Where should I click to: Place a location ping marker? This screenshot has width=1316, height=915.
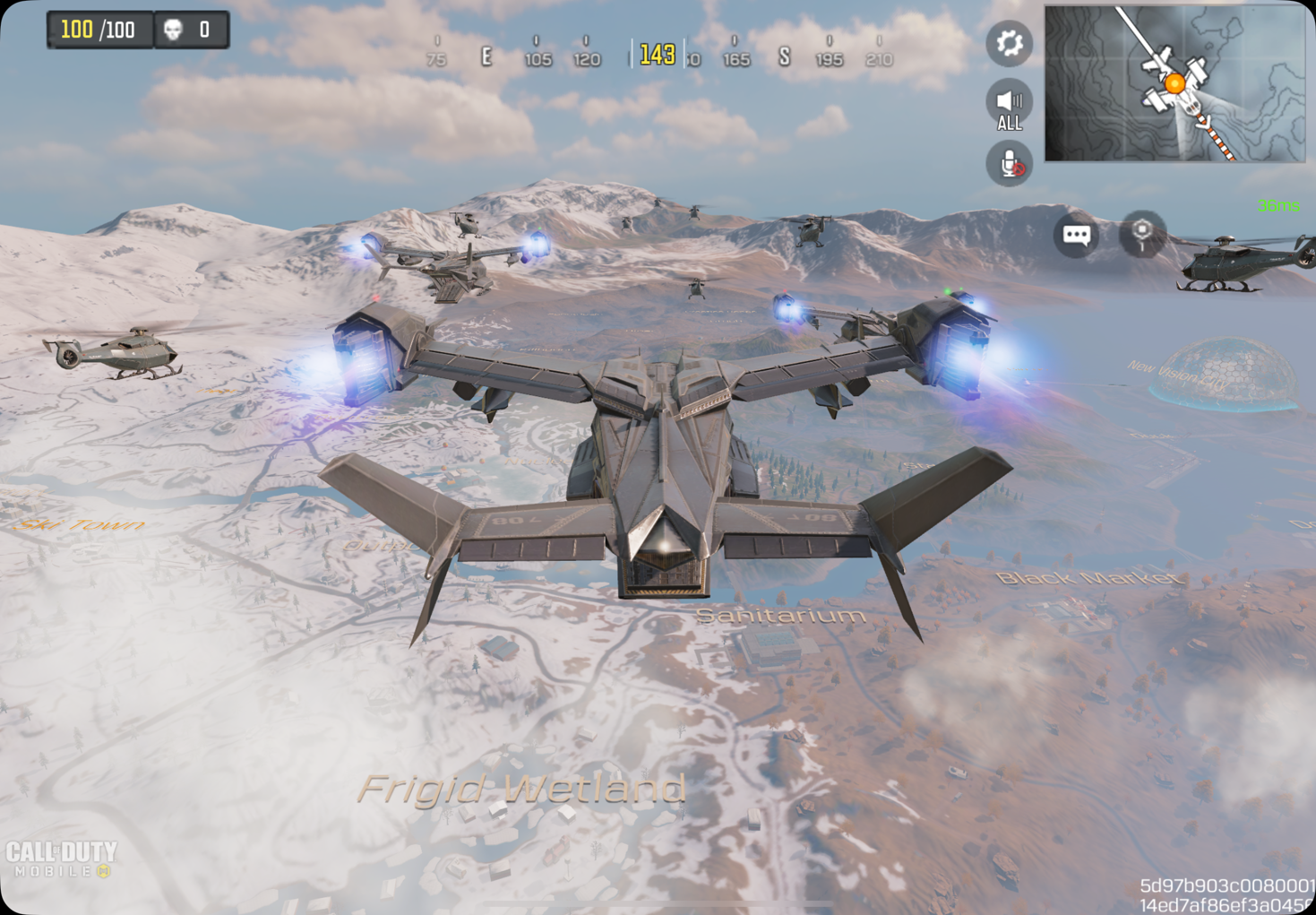pyautogui.click(x=1142, y=233)
